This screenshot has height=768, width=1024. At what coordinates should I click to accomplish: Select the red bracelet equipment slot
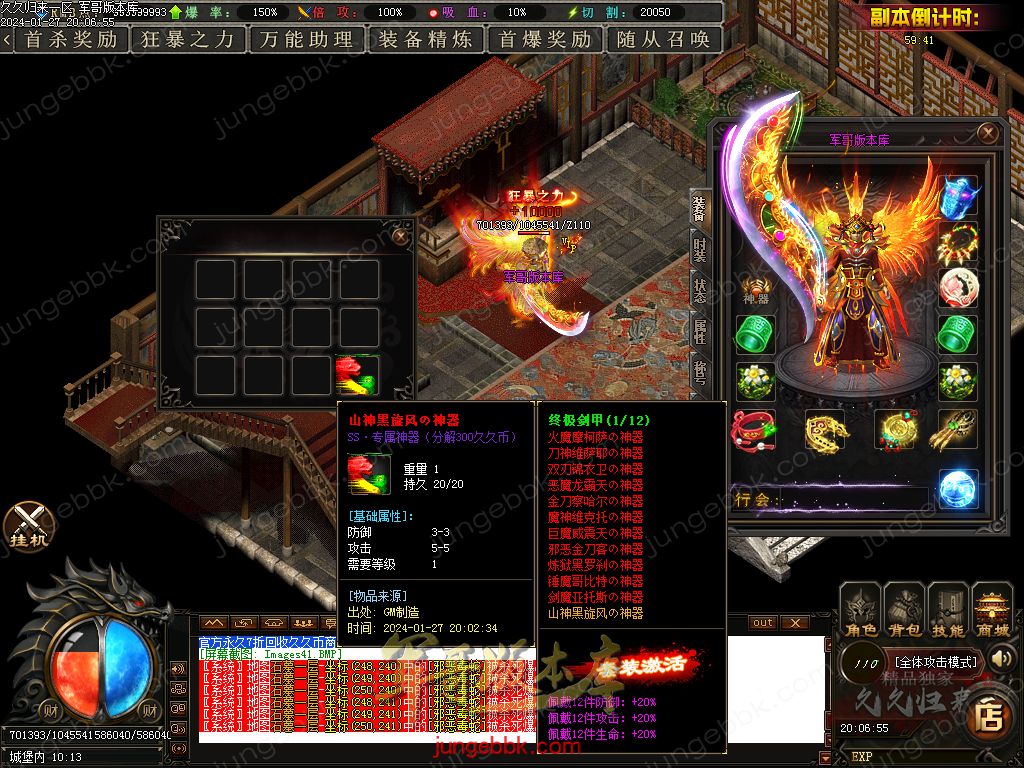click(755, 430)
